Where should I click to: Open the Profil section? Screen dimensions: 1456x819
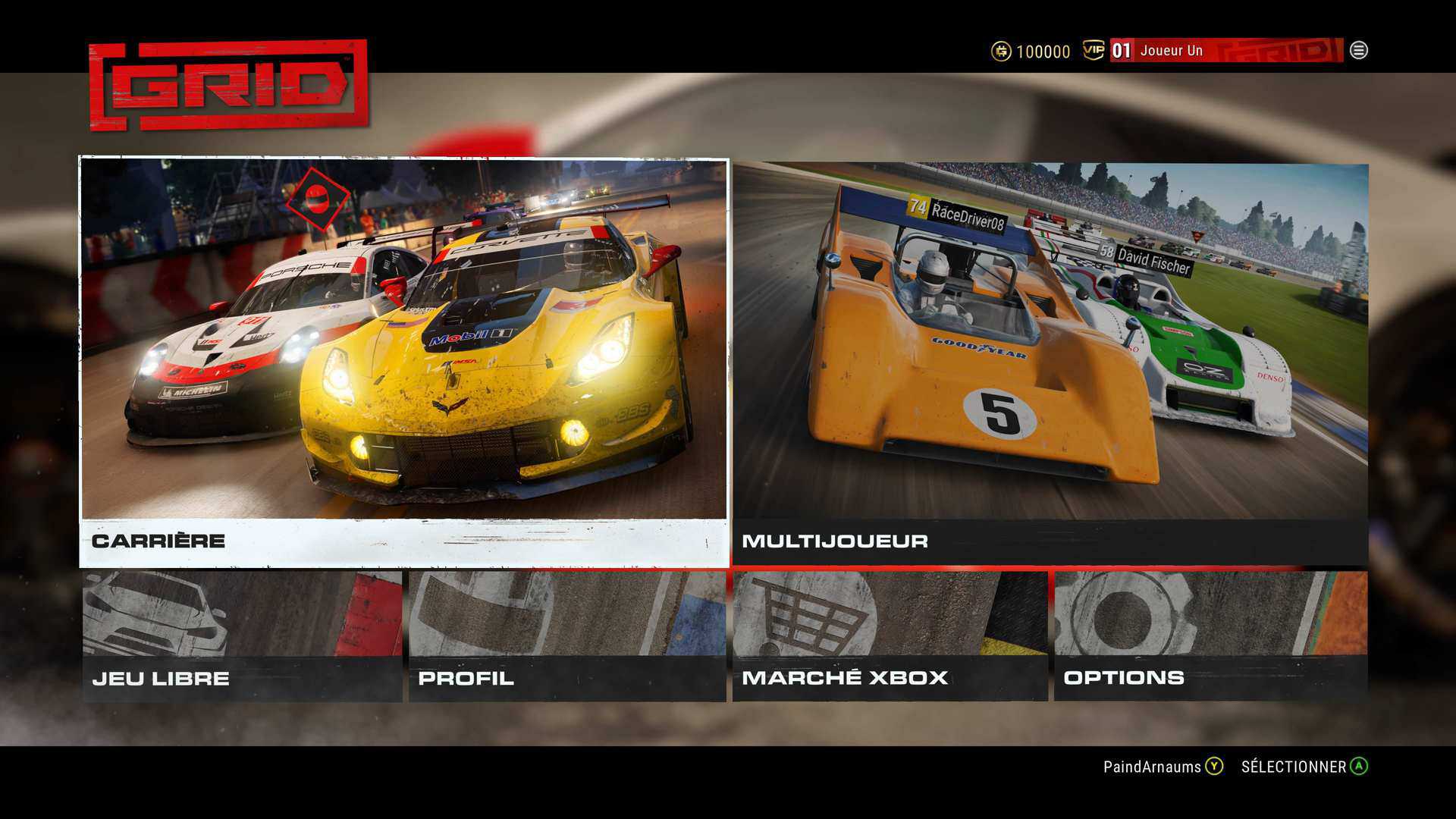(567, 636)
